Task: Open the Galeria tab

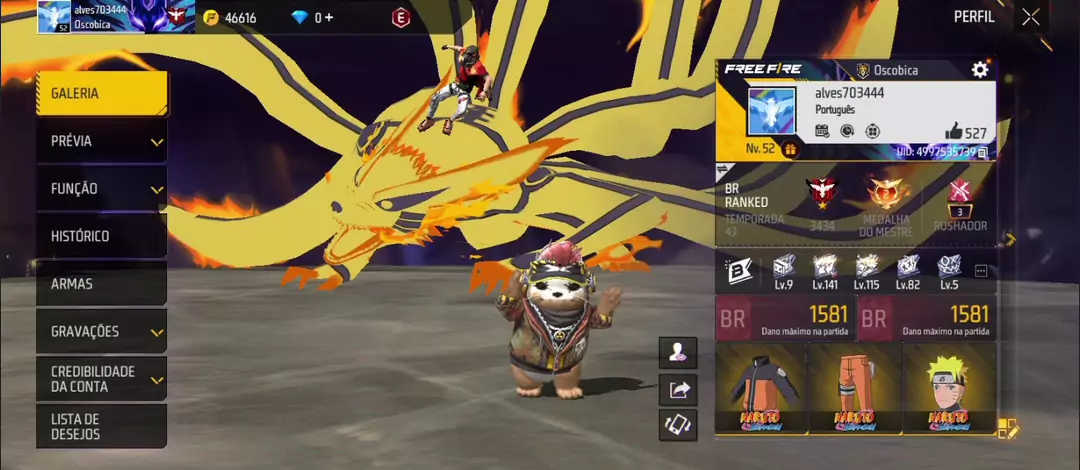Action: tap(101, 94)
